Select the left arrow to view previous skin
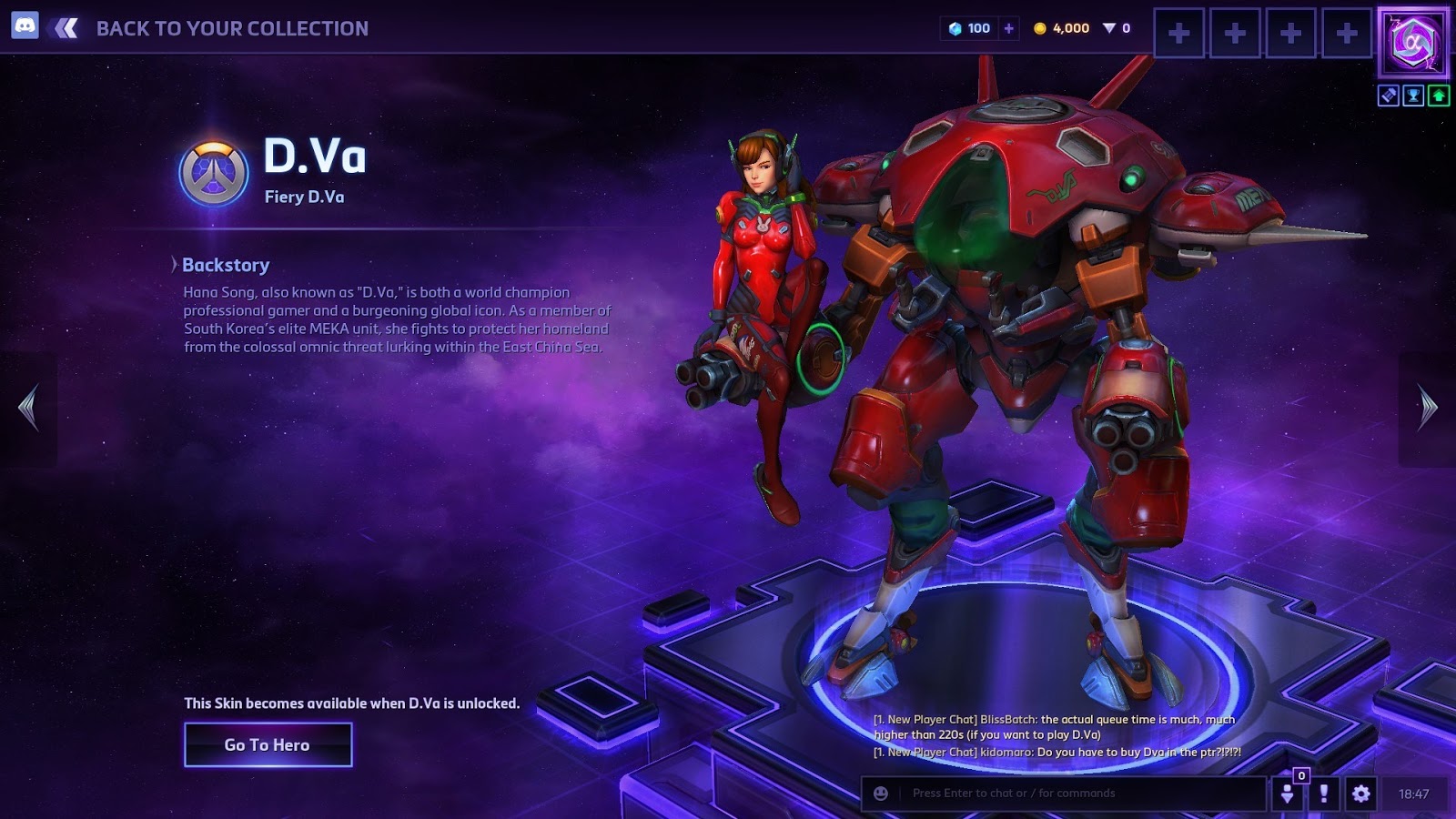Image resolution: width=1456 pixels, height=819 pixels. (28, 409)
